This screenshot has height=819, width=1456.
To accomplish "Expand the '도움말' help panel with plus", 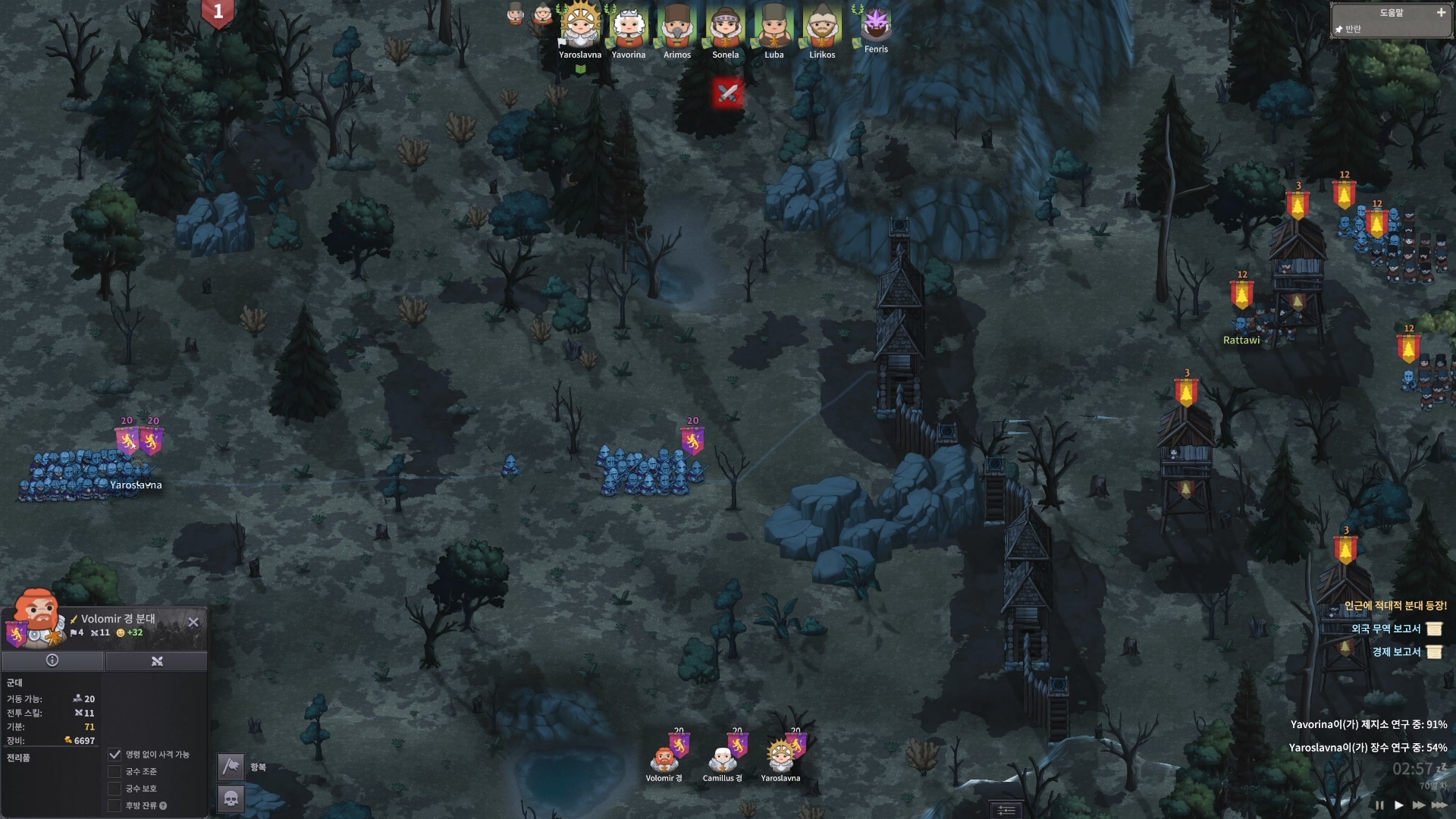I will click(x=1441, y=13).
